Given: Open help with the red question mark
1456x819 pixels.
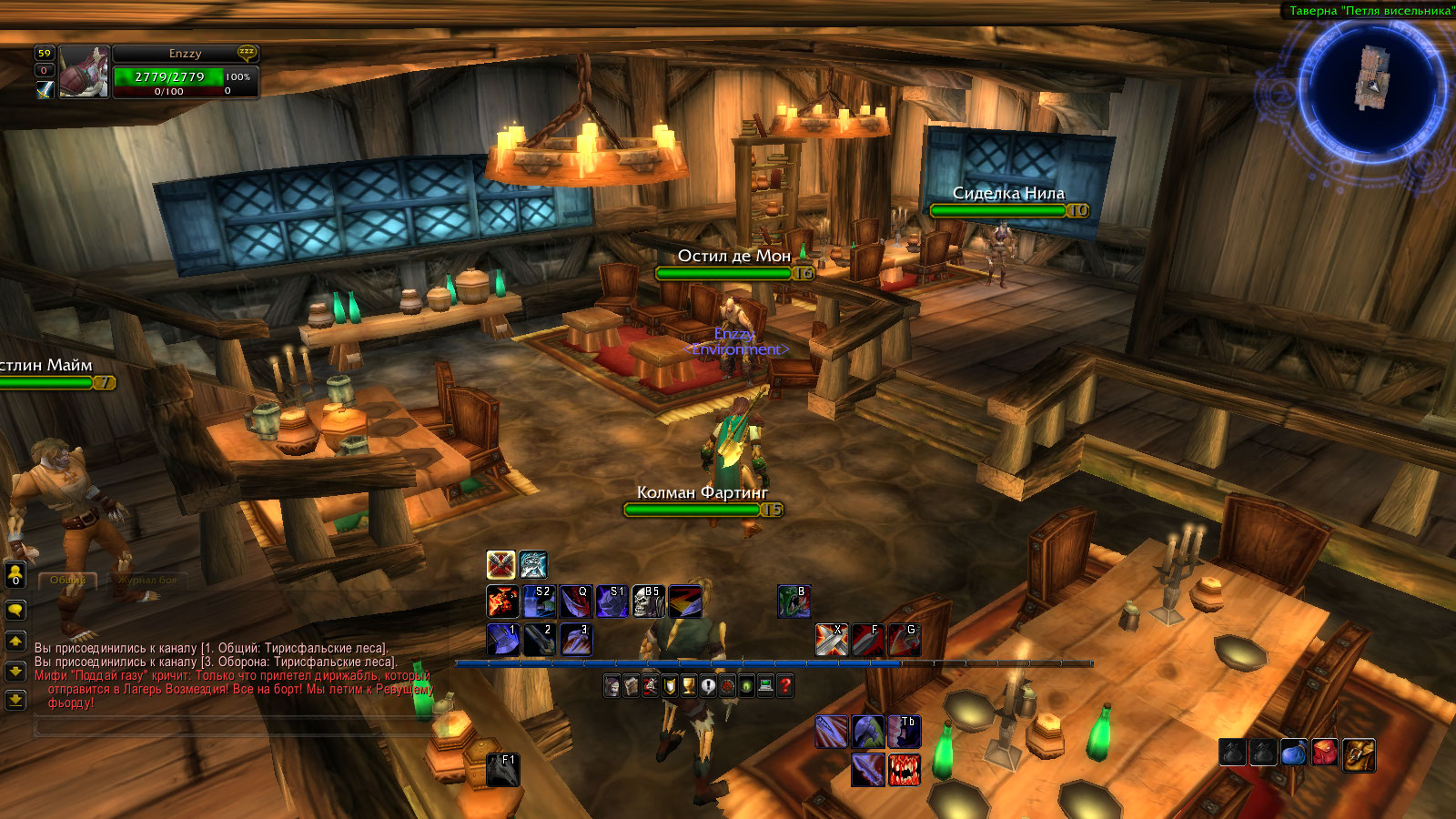Looking at the screenshot, I should point(785,686).
